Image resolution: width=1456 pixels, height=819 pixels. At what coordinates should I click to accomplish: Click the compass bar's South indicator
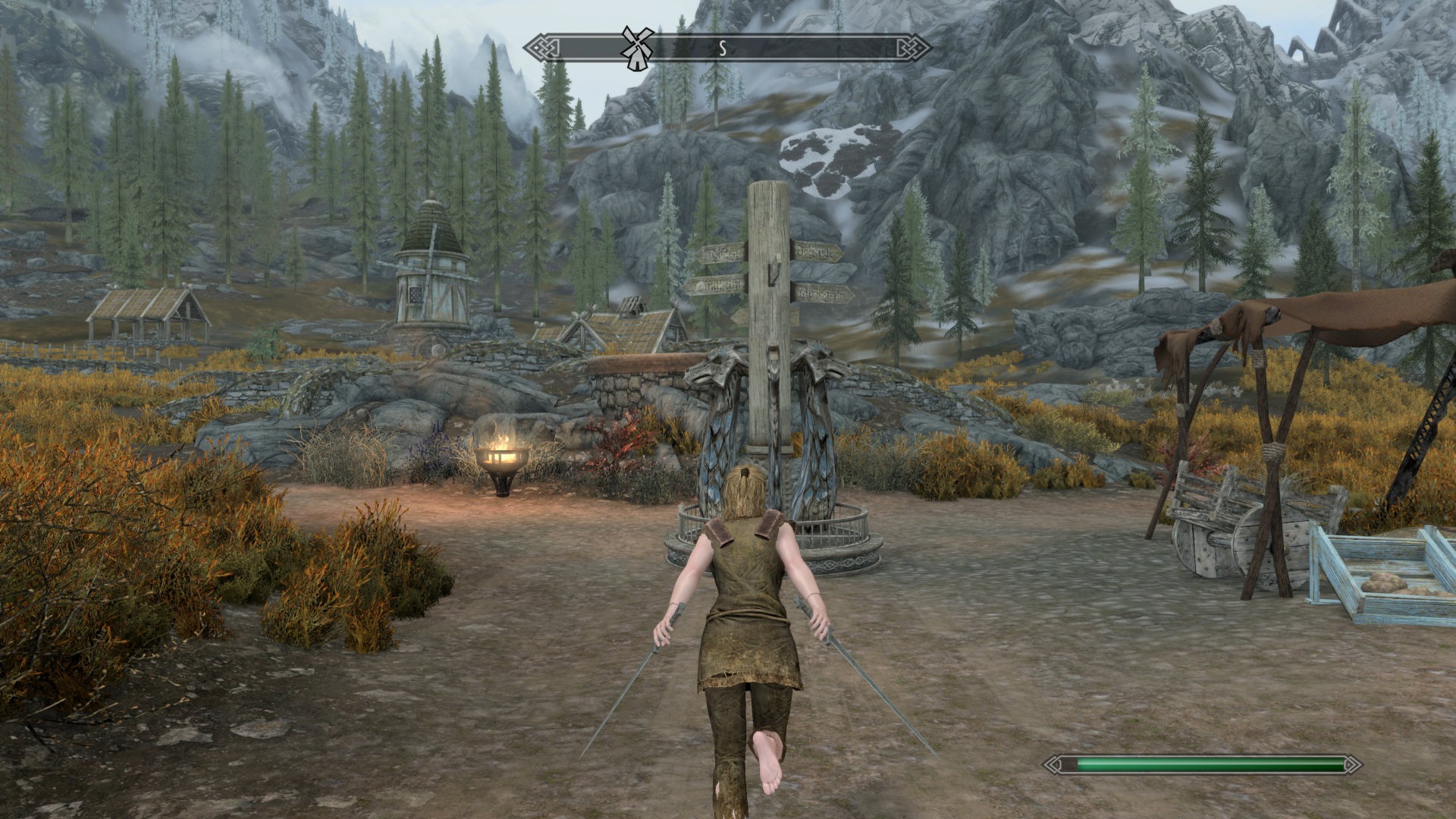pos(723,49)
